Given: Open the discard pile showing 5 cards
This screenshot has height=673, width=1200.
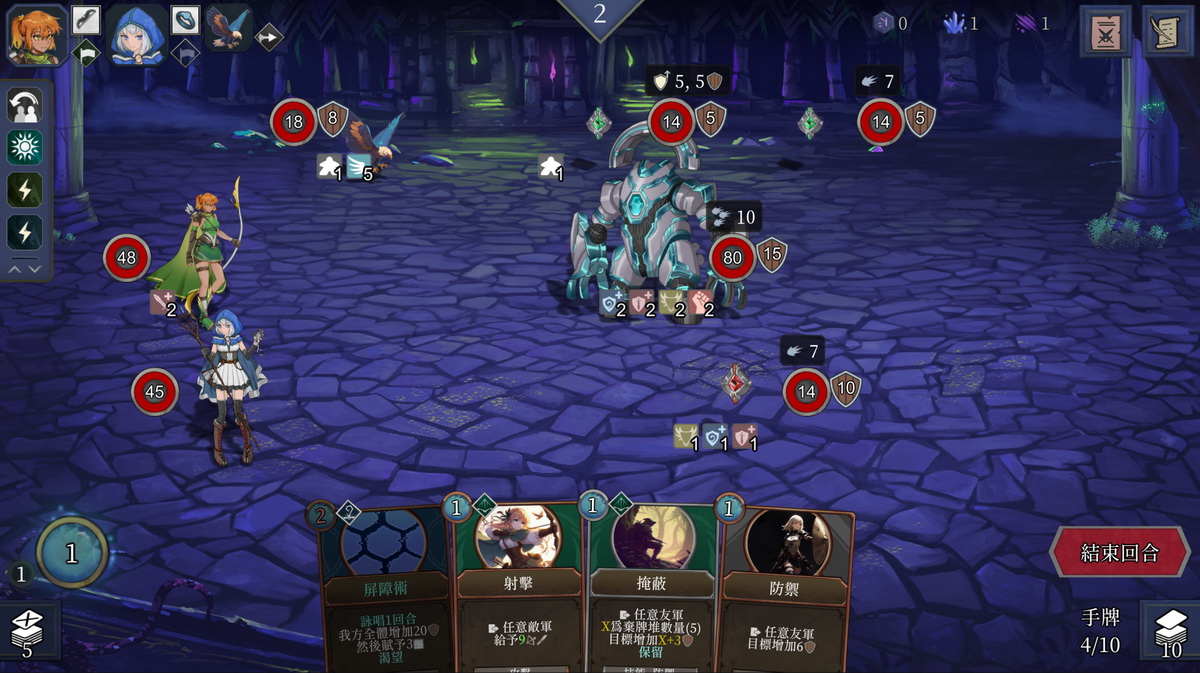Looking at the screenshot, I should click(x=29, y=632).
